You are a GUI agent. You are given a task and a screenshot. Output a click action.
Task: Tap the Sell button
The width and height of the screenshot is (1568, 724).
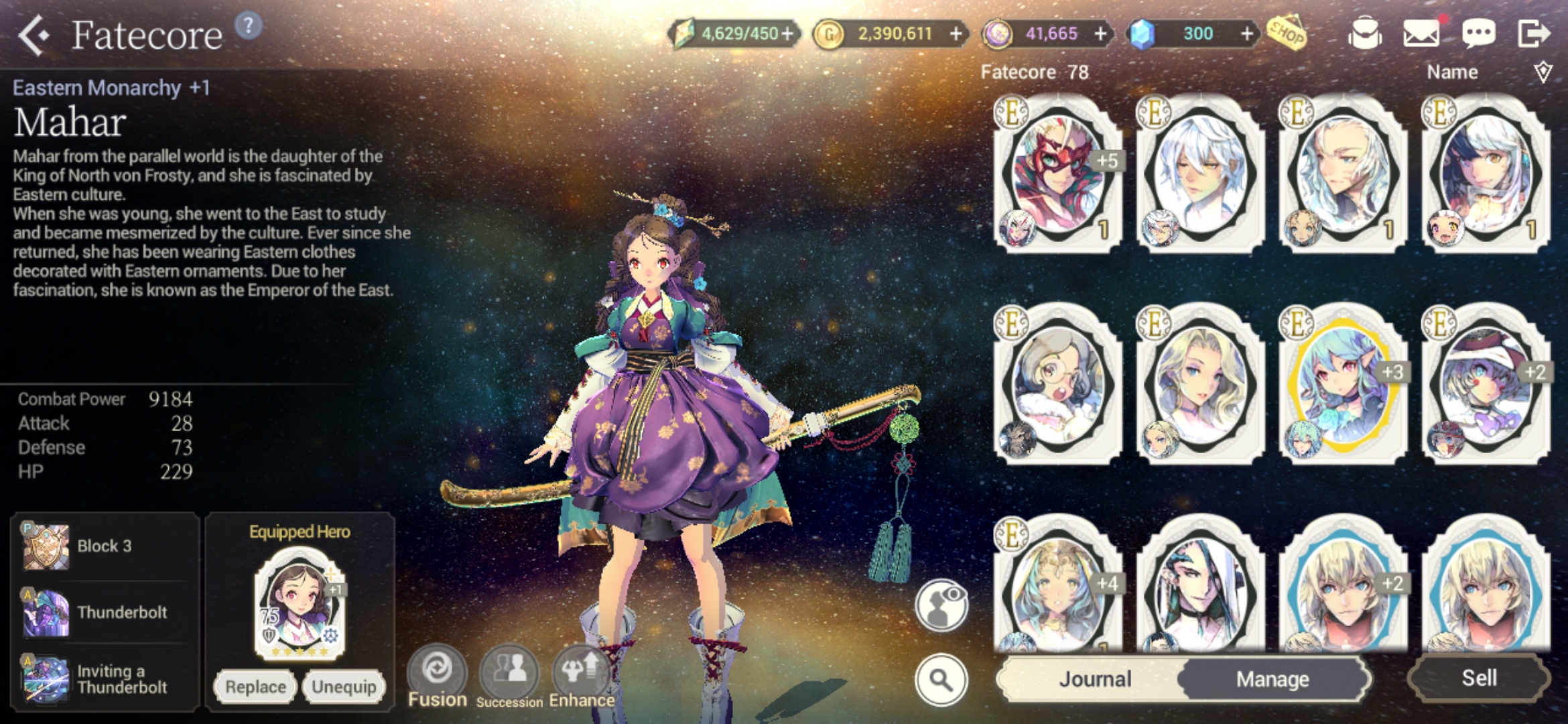click(1479, 678)
